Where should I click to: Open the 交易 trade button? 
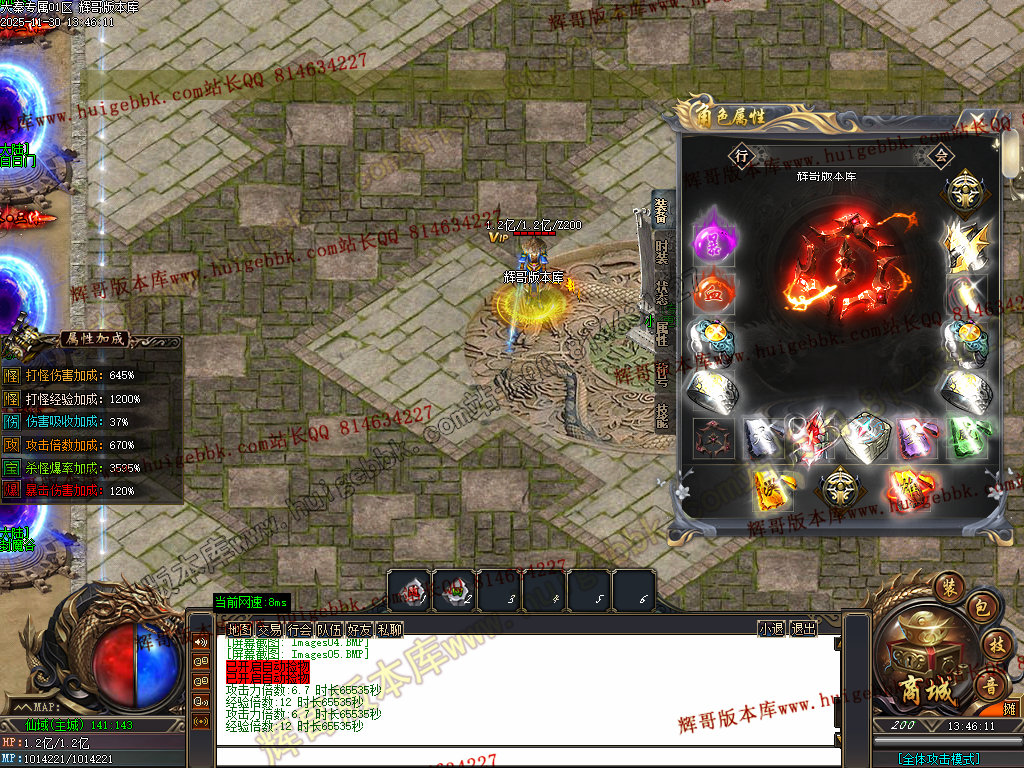pos(269,629)
